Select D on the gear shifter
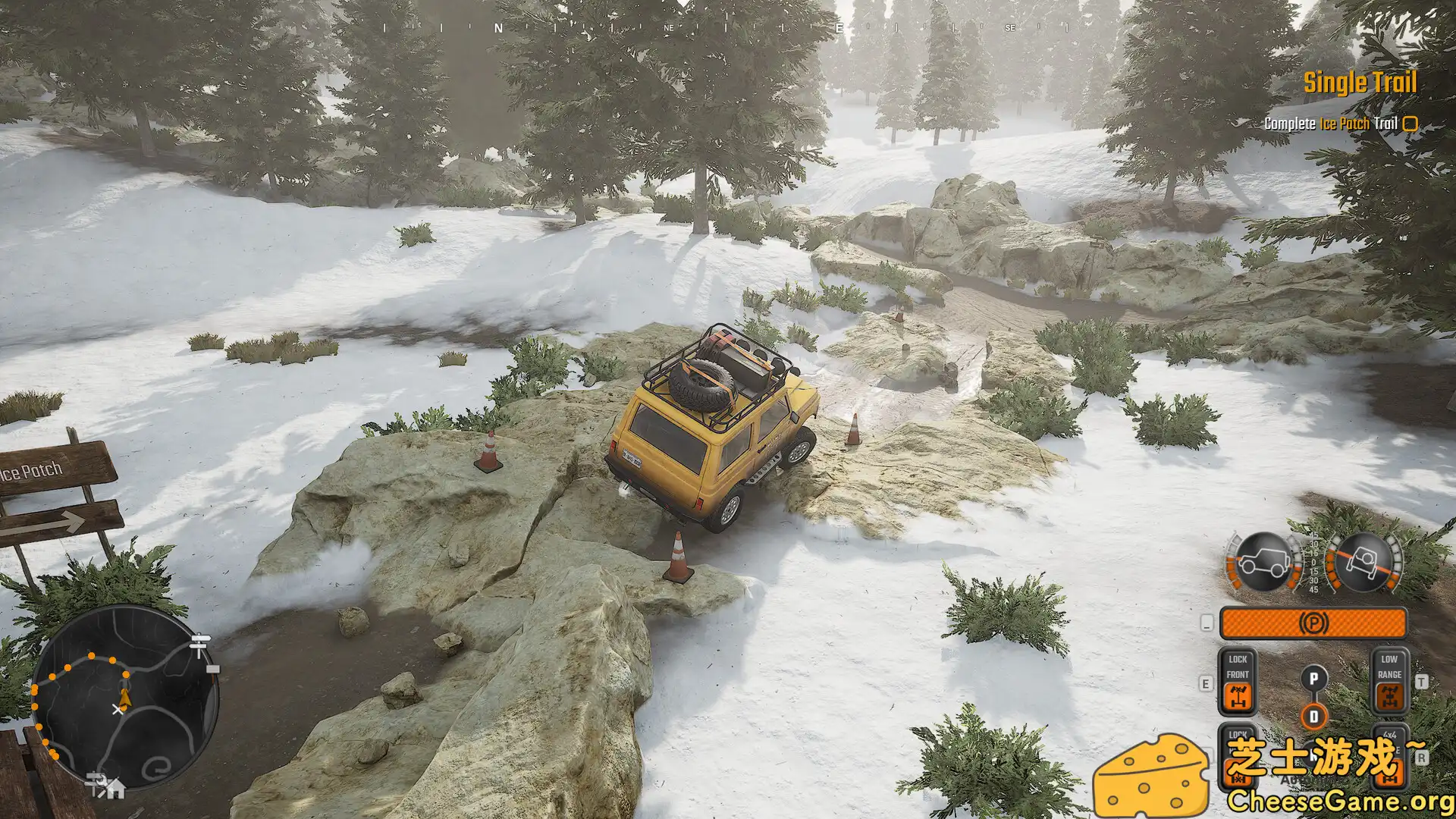The image size is (1456, 819). point(1313,715)
